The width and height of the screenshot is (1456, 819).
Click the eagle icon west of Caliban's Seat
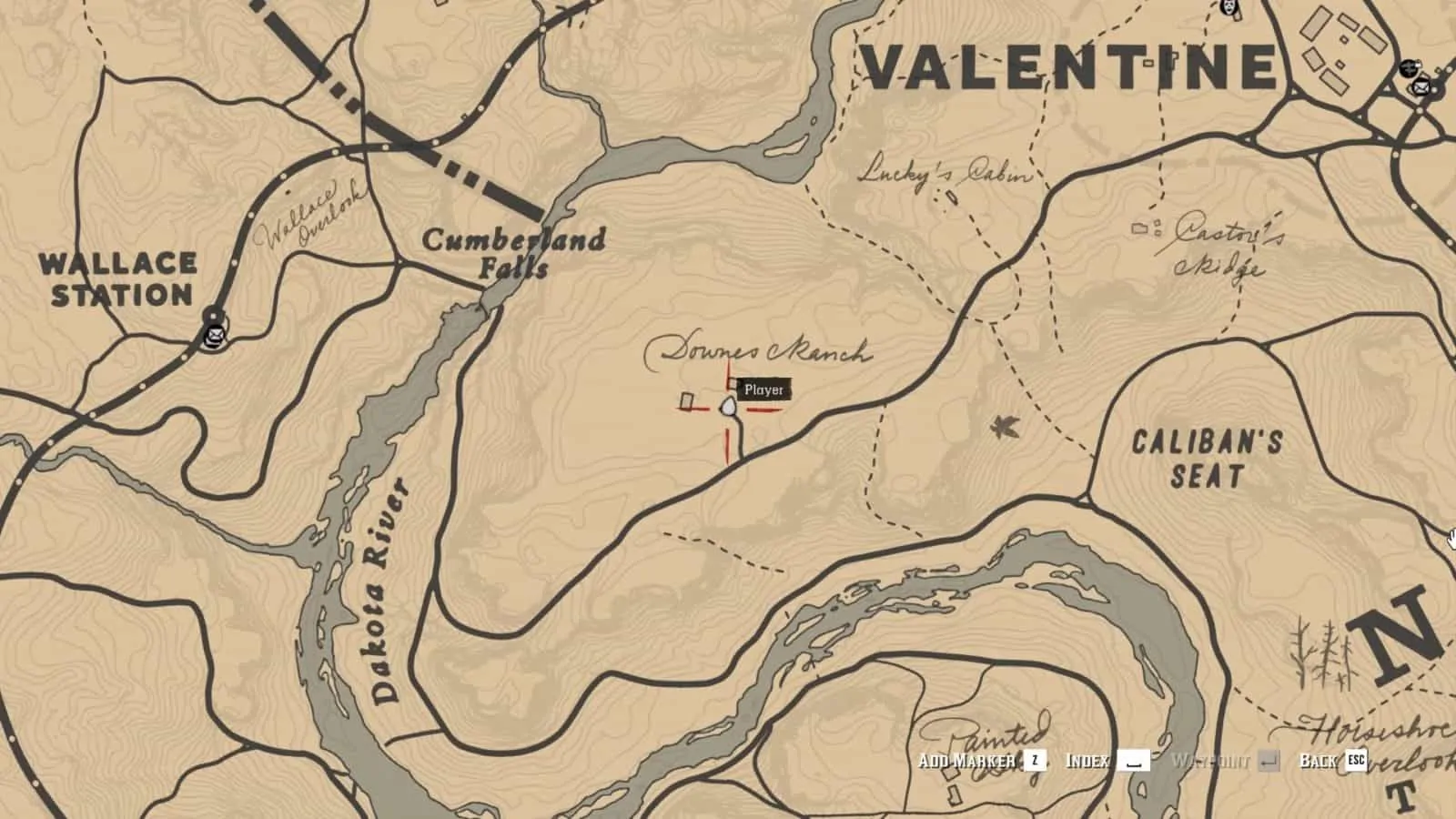coord(1004,426)
